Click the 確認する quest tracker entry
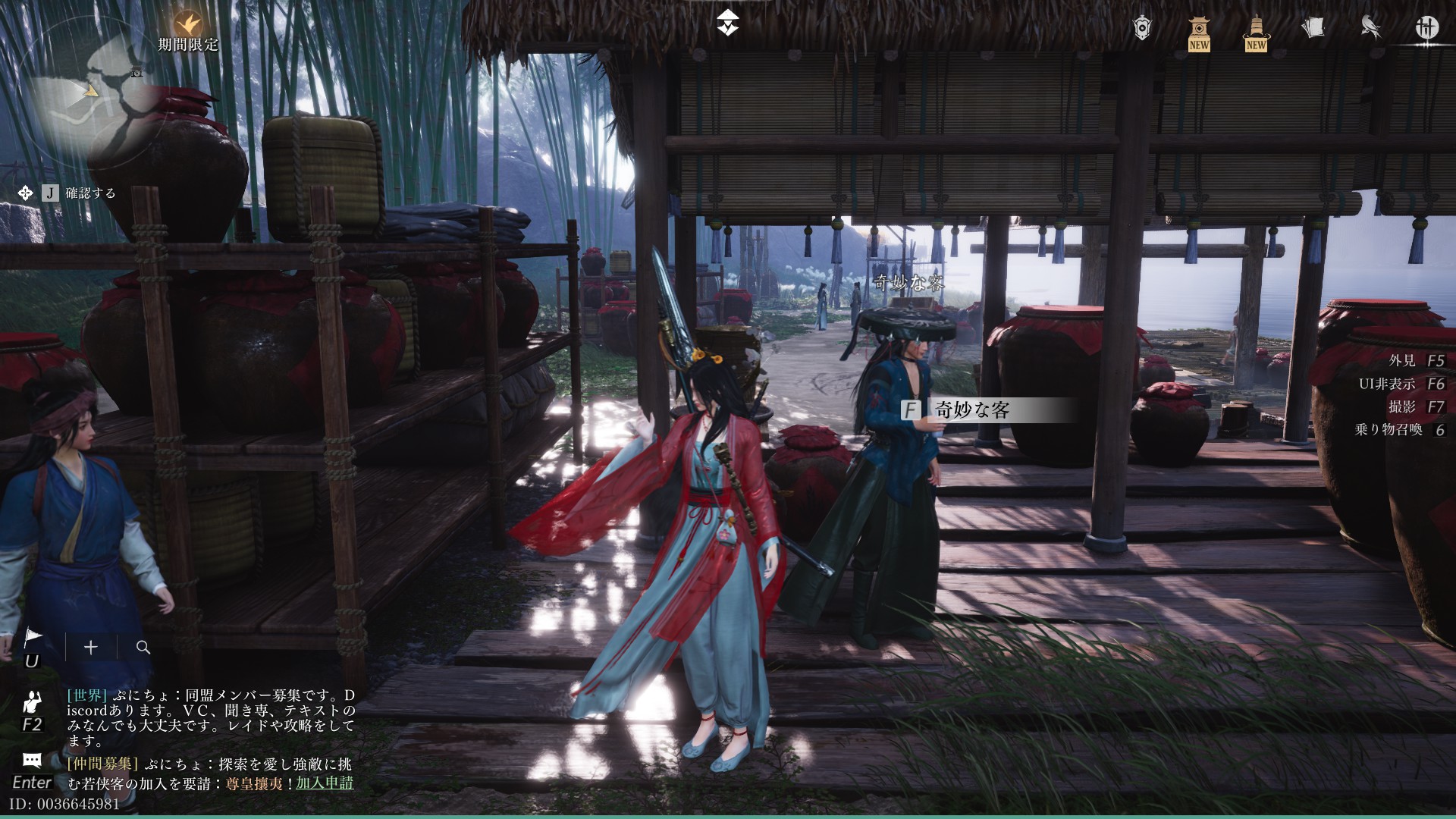 pos(90,193)
